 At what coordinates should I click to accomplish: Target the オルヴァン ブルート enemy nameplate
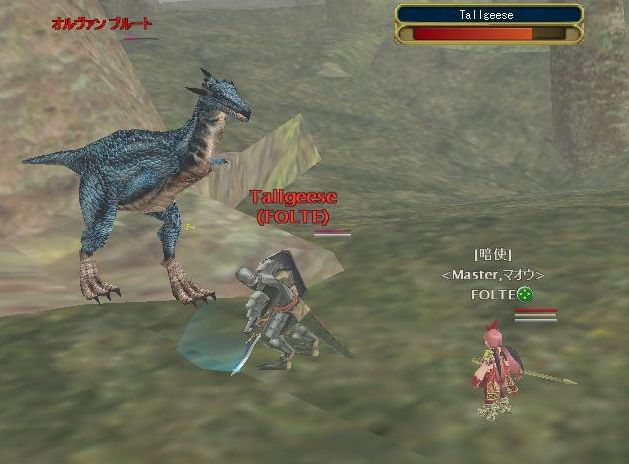tap(102, 23)
